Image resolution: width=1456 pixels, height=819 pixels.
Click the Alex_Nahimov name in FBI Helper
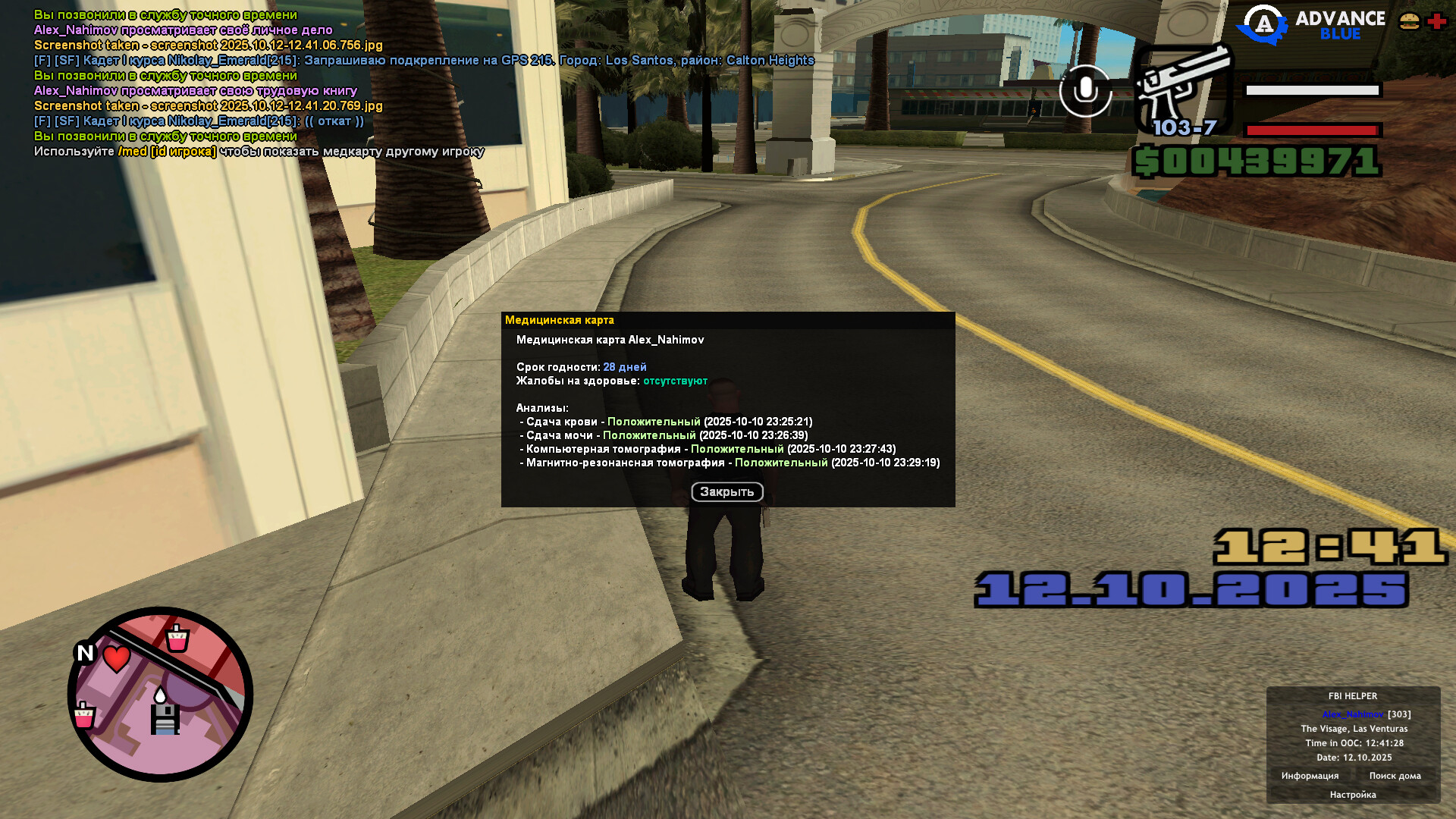(x=1352, y=714)
